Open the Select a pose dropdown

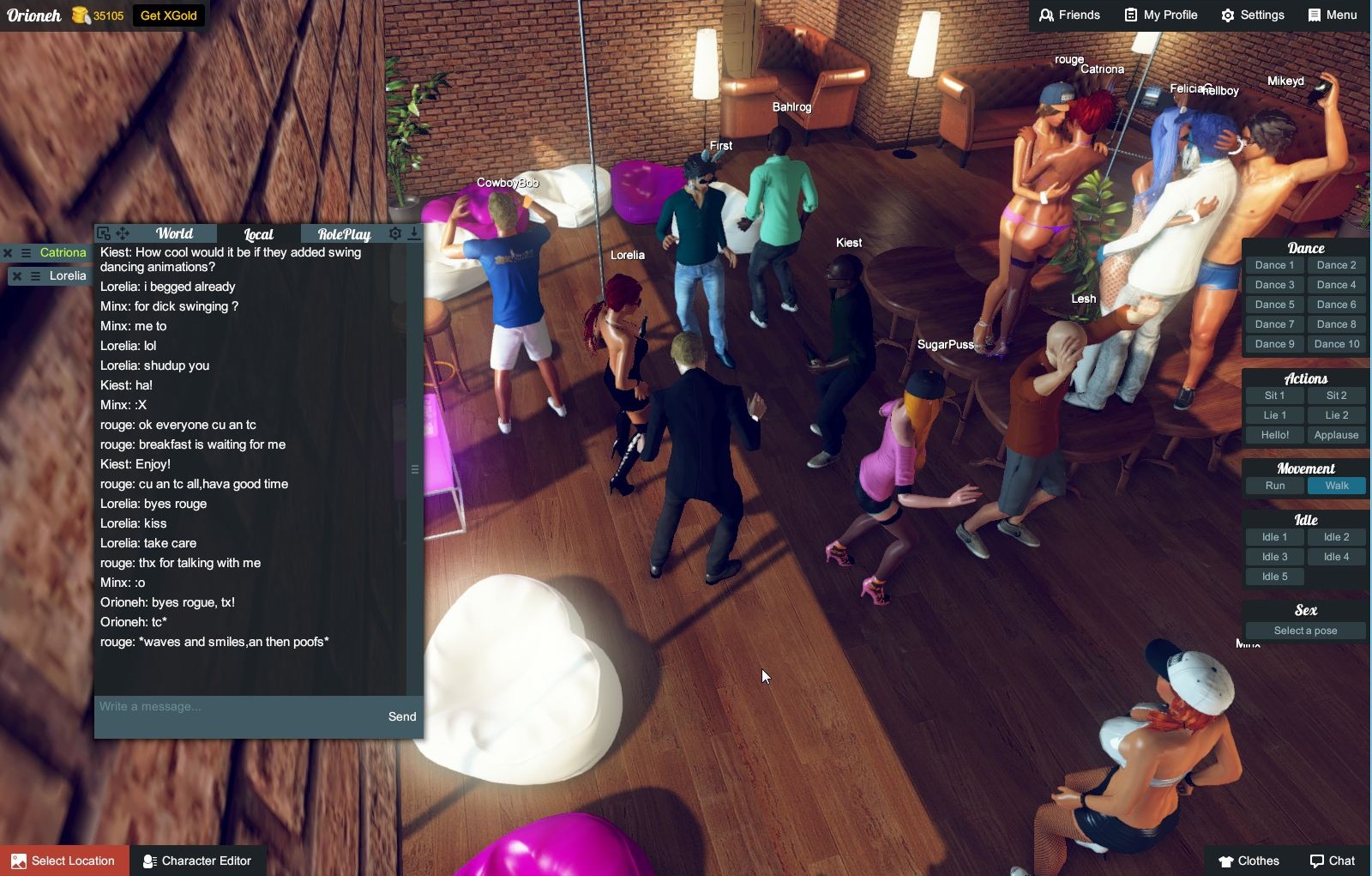point(1304,630)
